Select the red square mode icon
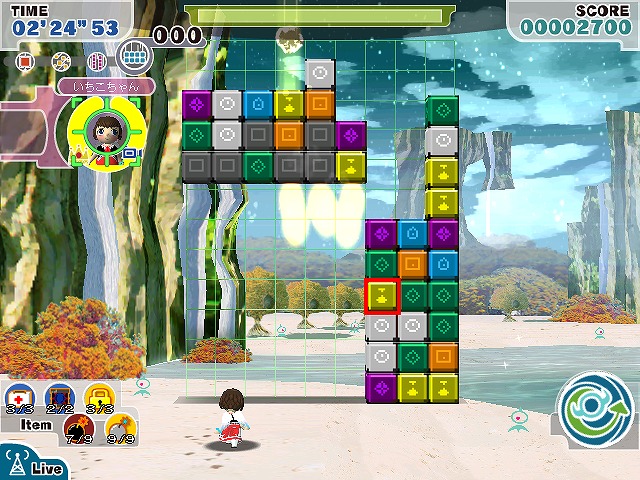 point(26,62)
